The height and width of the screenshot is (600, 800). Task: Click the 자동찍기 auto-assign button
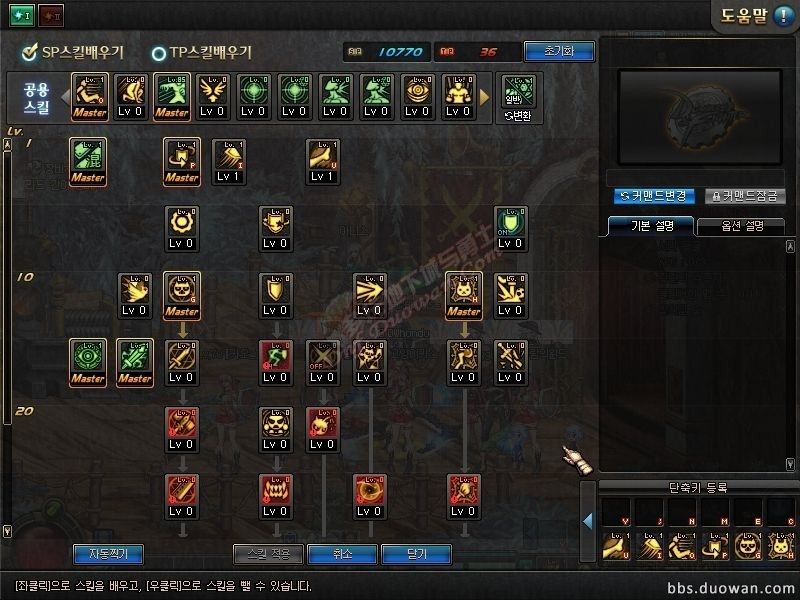click(x=108, y=553)
